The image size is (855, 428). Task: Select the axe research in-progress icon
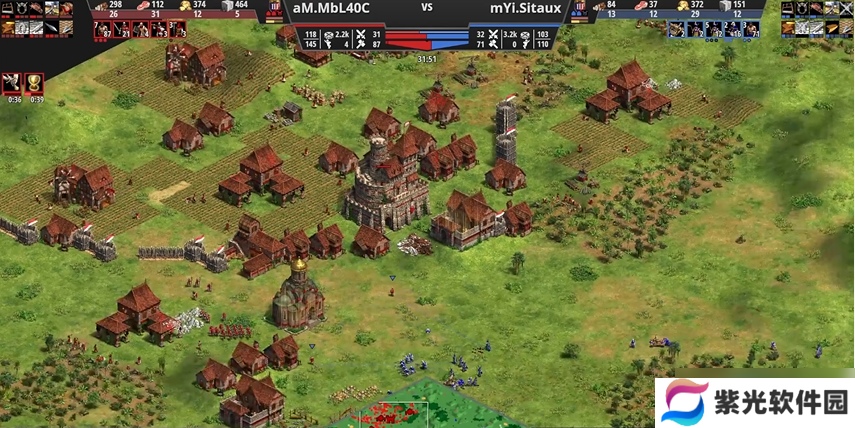click(x=14, y=82)
